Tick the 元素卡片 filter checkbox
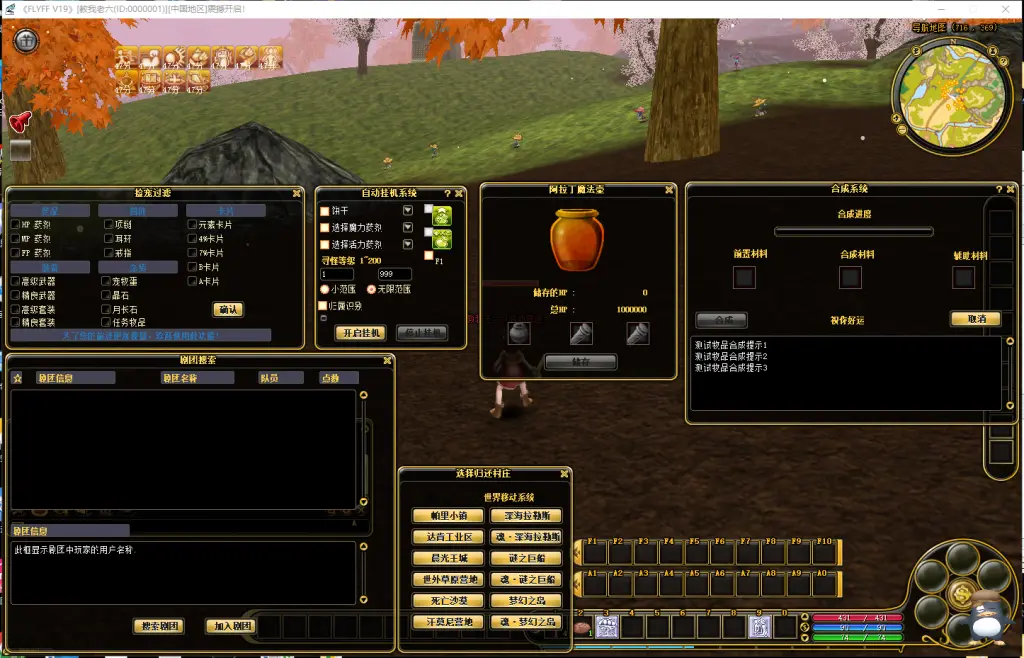This screenshot has width=1024, height=658. [192, 225]
